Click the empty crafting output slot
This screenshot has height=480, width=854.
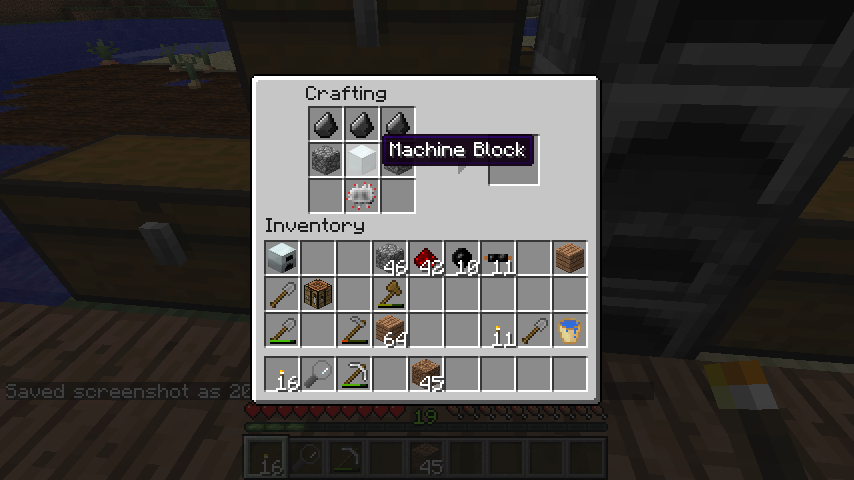coord(514,161)
